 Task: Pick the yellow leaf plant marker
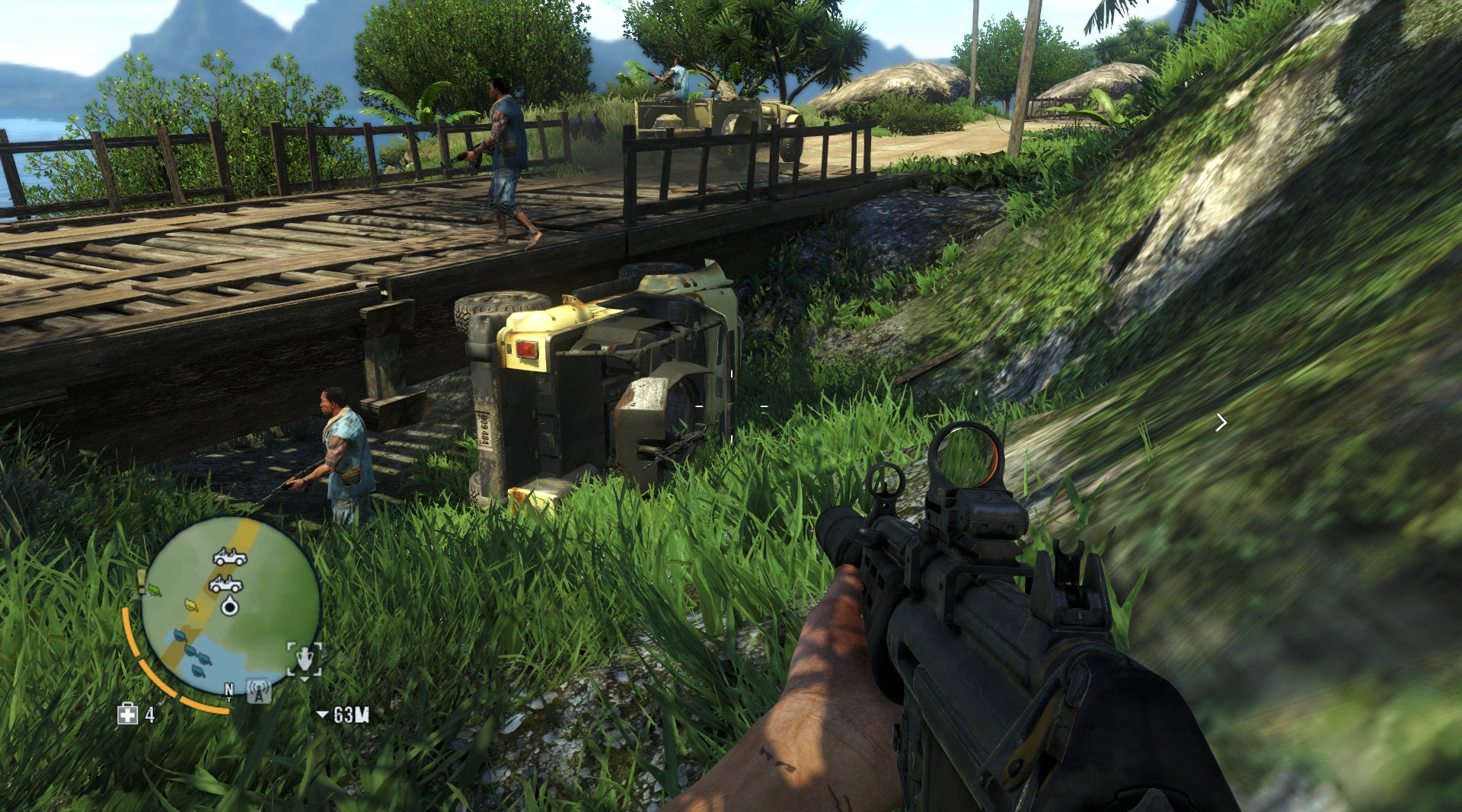[191, 605]
